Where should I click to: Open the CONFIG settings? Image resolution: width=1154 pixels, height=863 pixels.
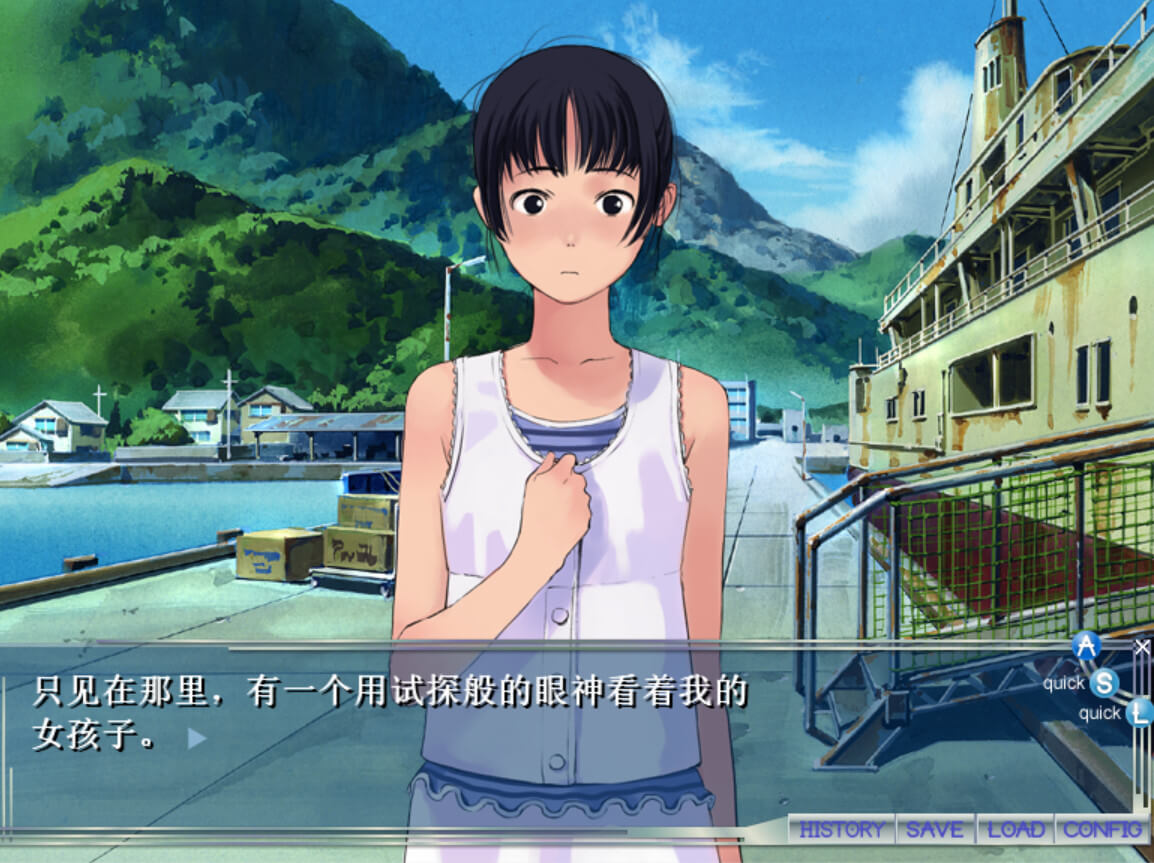click(x=1102, y=829)
